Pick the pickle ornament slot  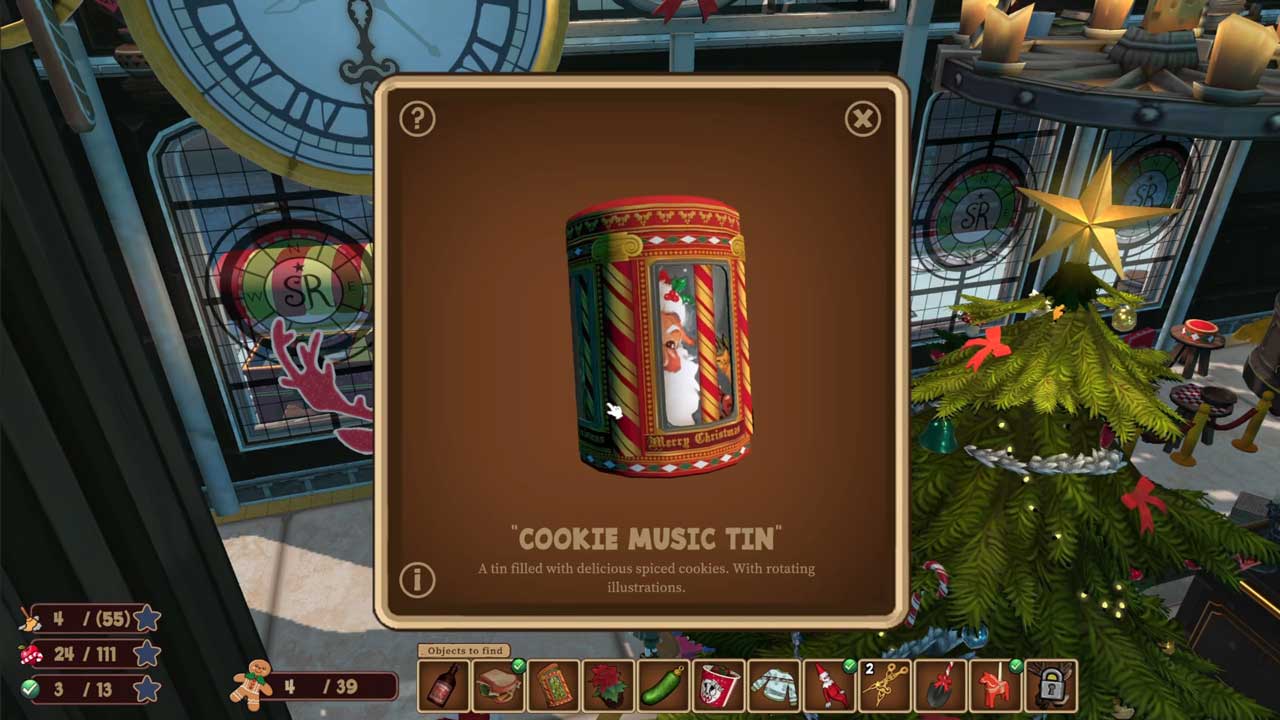(x=664, y=686)
